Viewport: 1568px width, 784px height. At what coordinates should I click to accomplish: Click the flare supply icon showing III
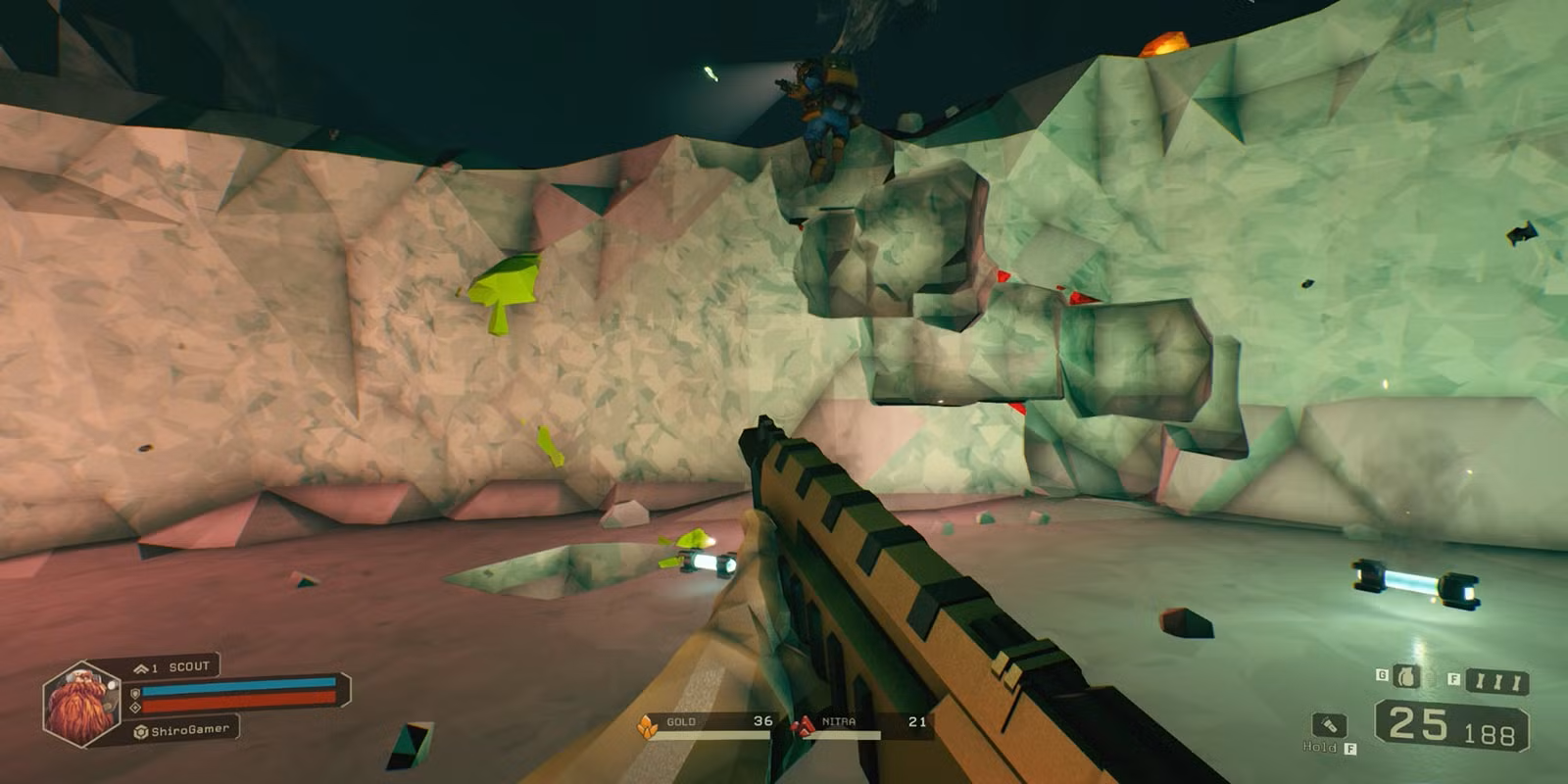(x=1497, y=680)
